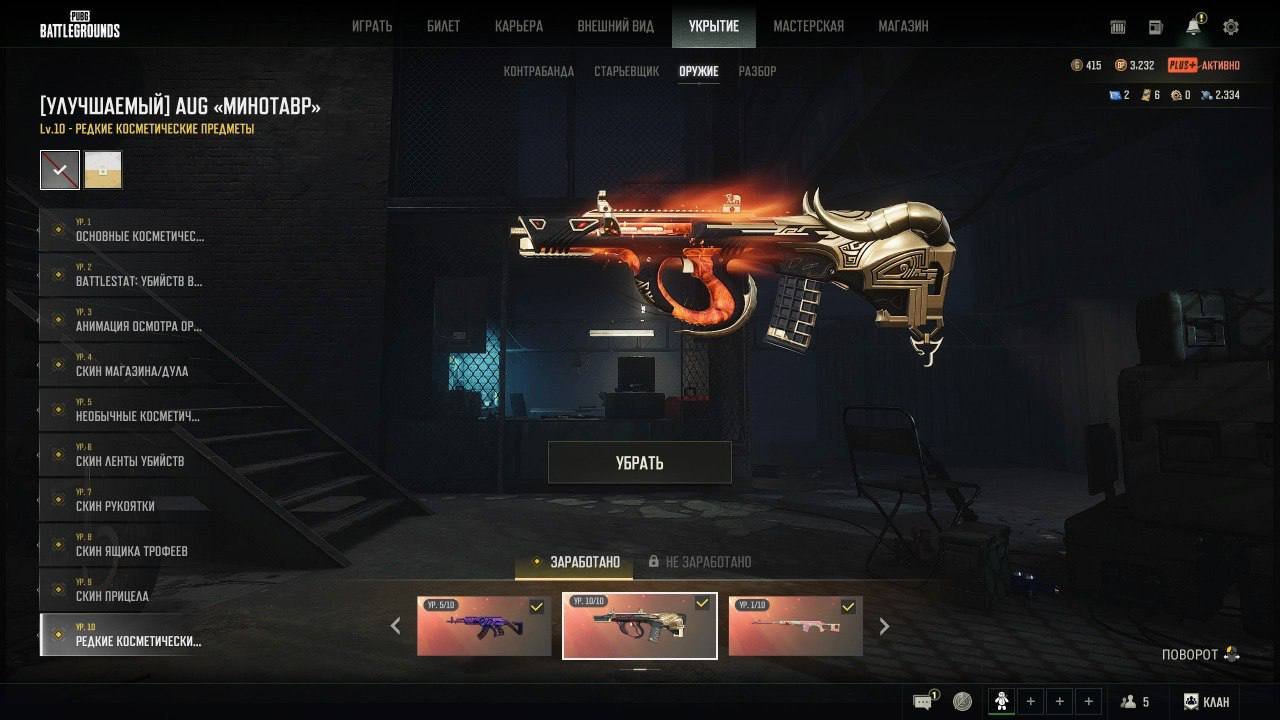Open the КЛАН clan panel
The image size is (1280, 720).
click(1206, 702)
